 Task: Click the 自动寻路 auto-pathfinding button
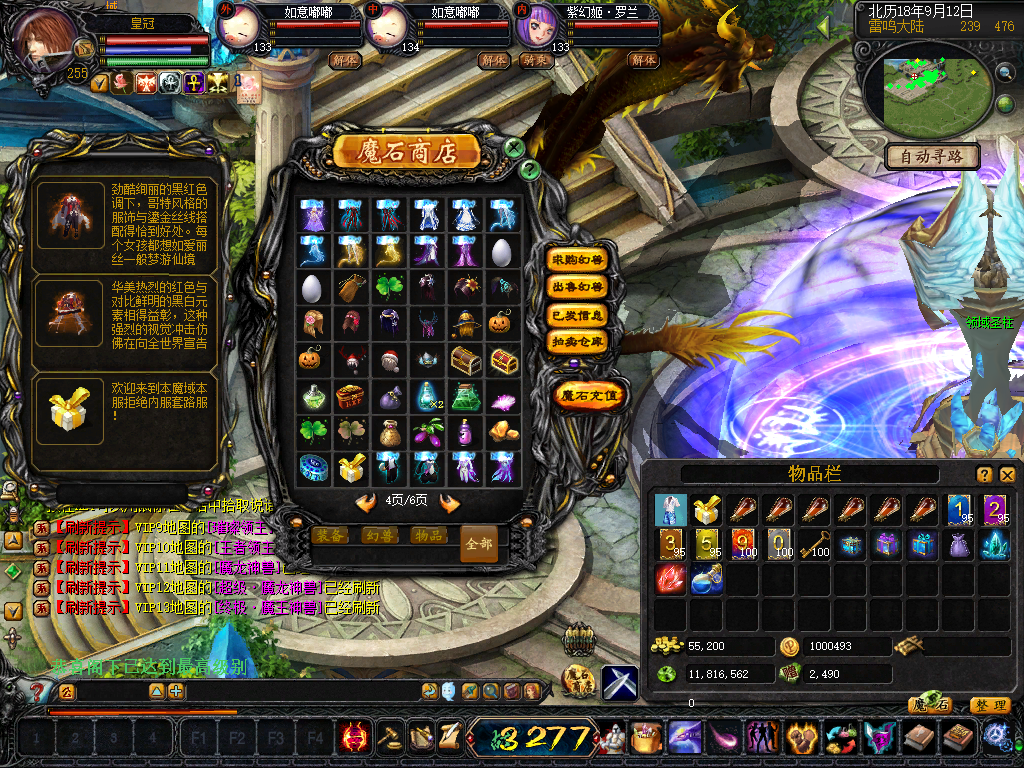click(932, 156)
